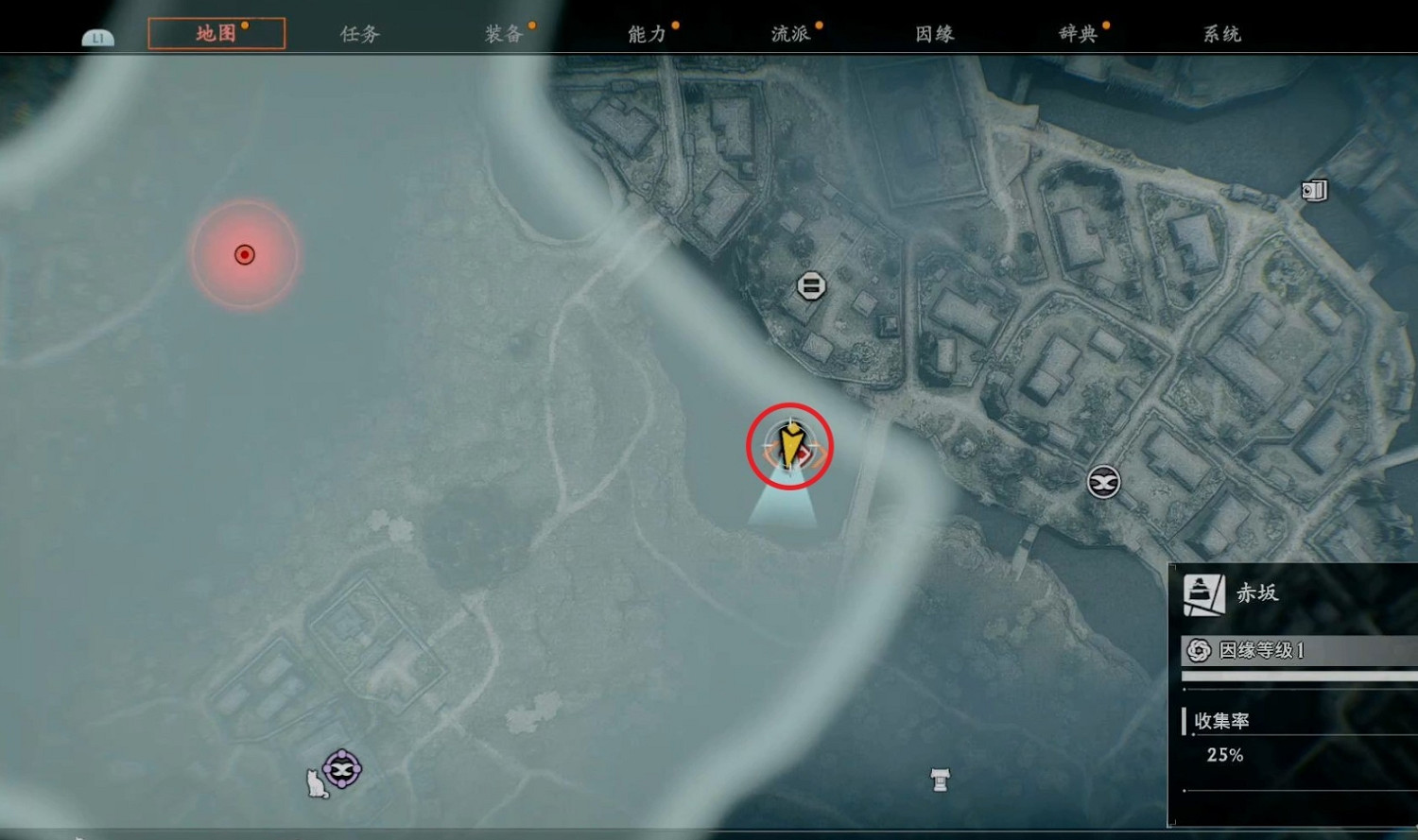Click the picture scroll icon at the top-right of the map
The image size is (1418, 840).
pos(1313,190)
